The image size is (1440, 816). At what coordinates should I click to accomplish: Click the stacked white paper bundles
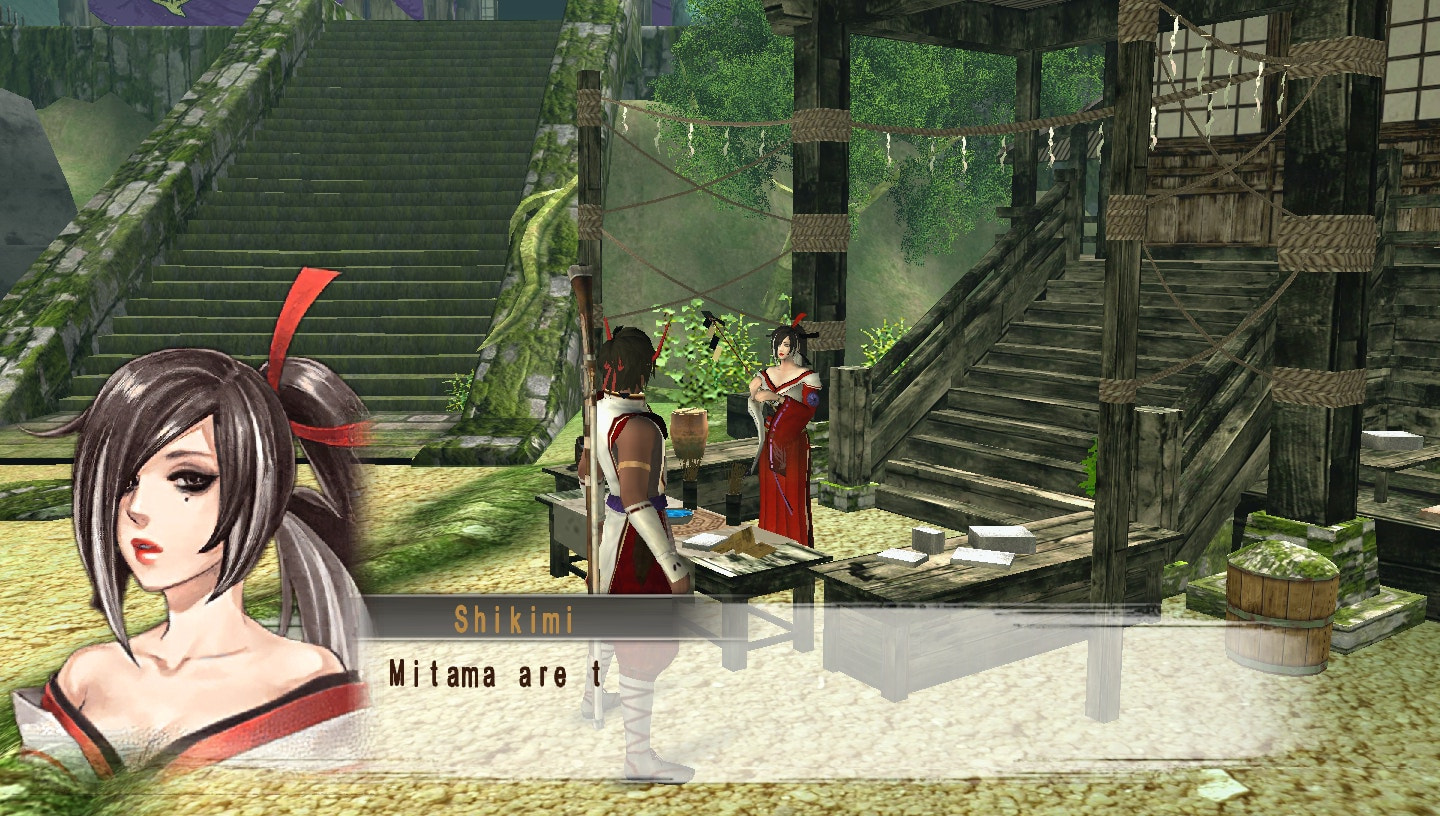[1000, 540]
